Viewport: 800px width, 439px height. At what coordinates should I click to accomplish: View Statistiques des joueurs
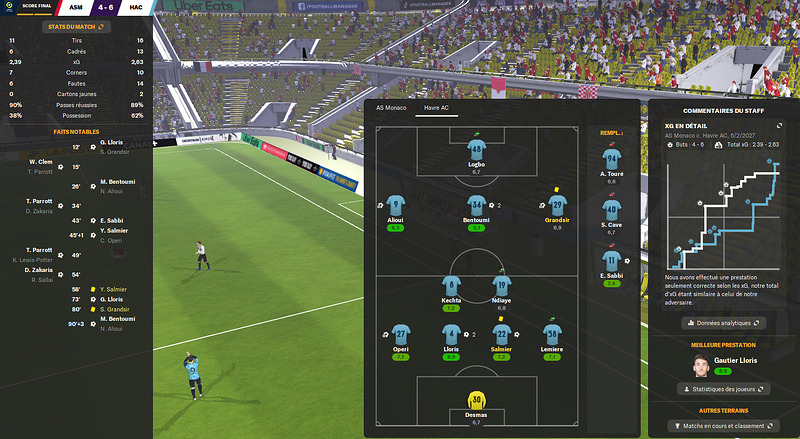[x=723, y=388]
